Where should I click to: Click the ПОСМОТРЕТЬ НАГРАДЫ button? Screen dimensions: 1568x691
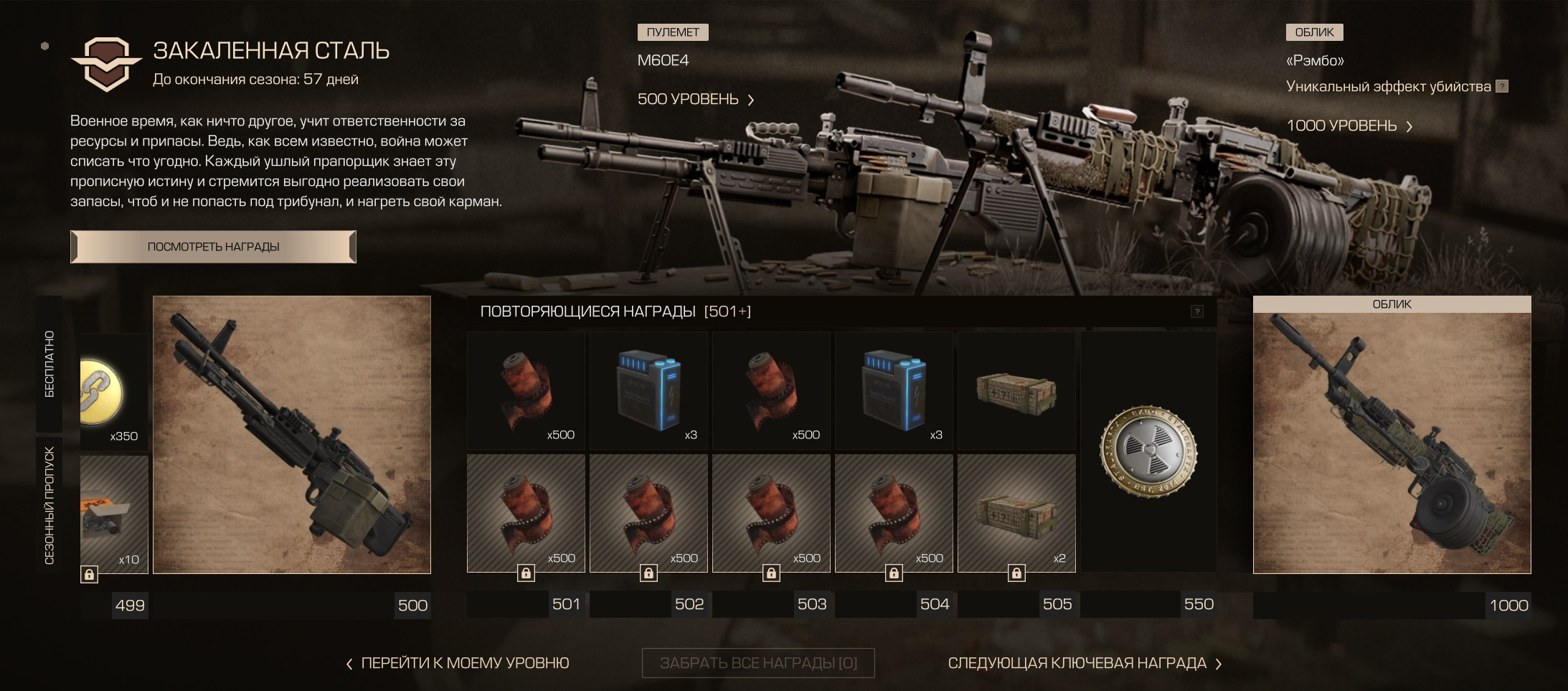(x=213, y=247)
